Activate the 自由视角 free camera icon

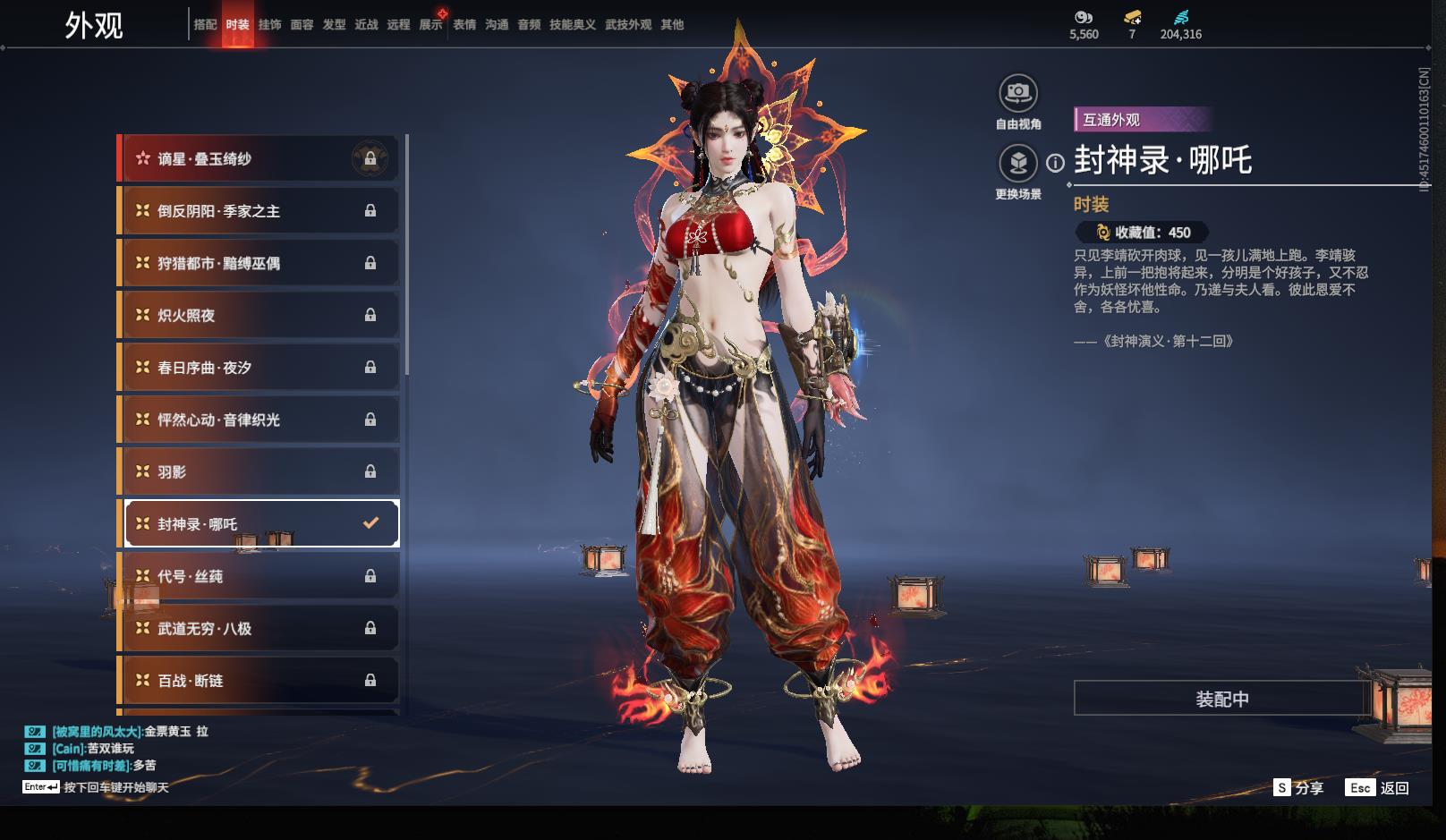click(1017, 93)
